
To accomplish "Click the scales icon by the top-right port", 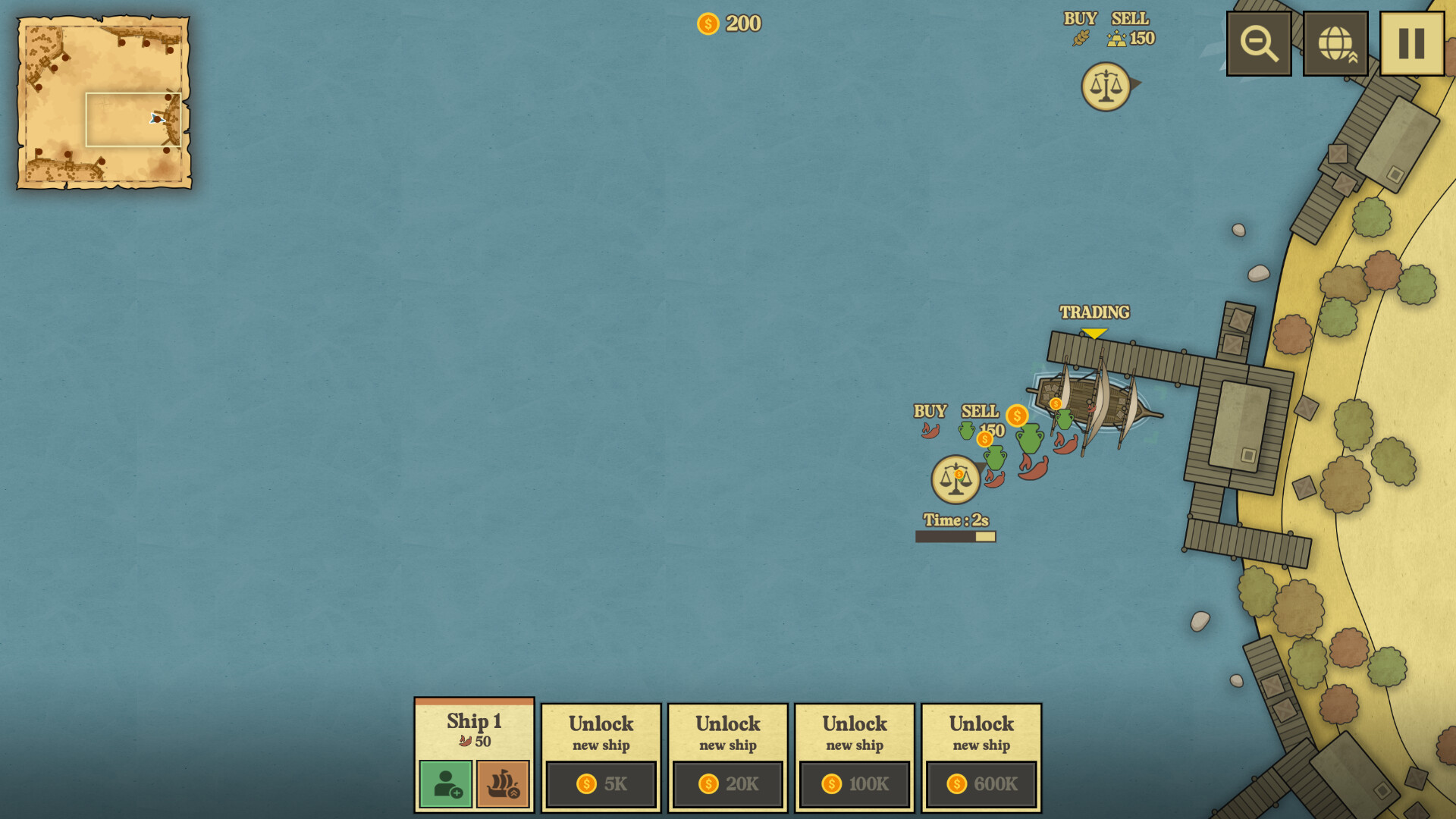I will (1105, 86).
